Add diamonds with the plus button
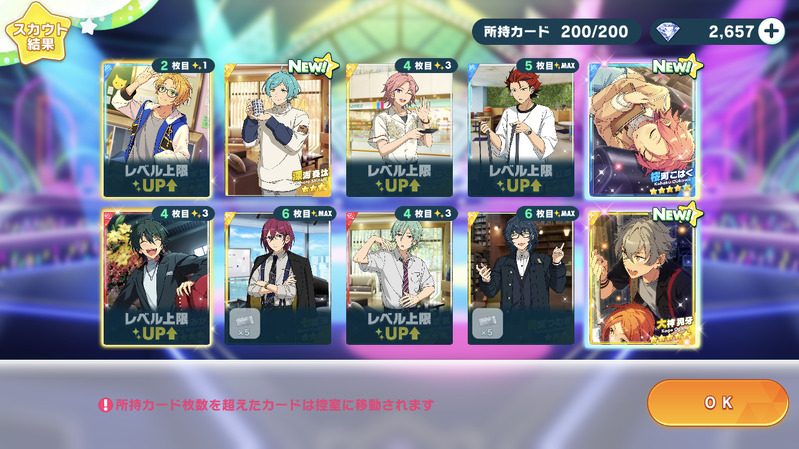799x449 pixels. click(x=771, y=32)
